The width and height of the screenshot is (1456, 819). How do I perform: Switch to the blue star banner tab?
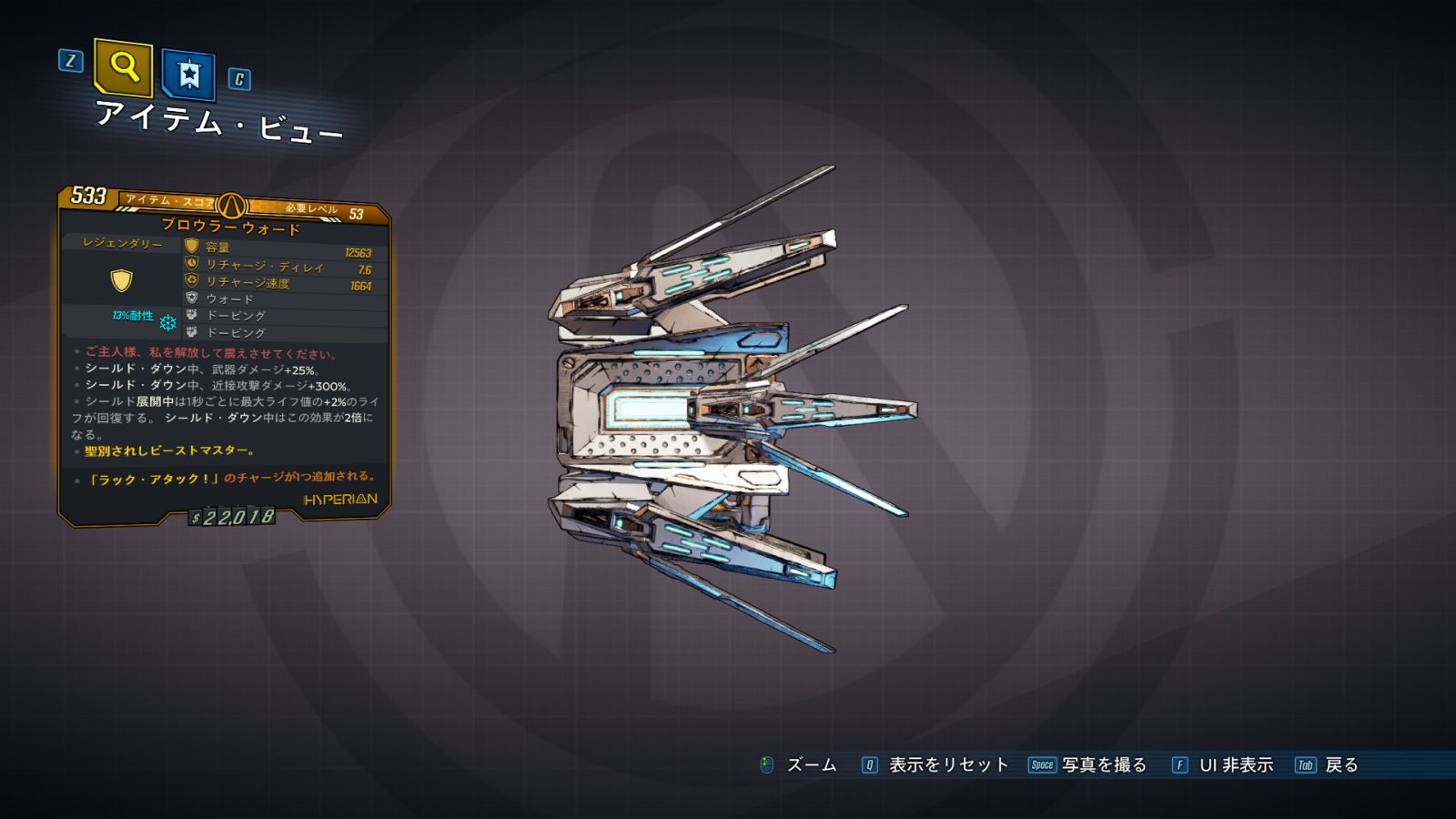coord(188,74)
